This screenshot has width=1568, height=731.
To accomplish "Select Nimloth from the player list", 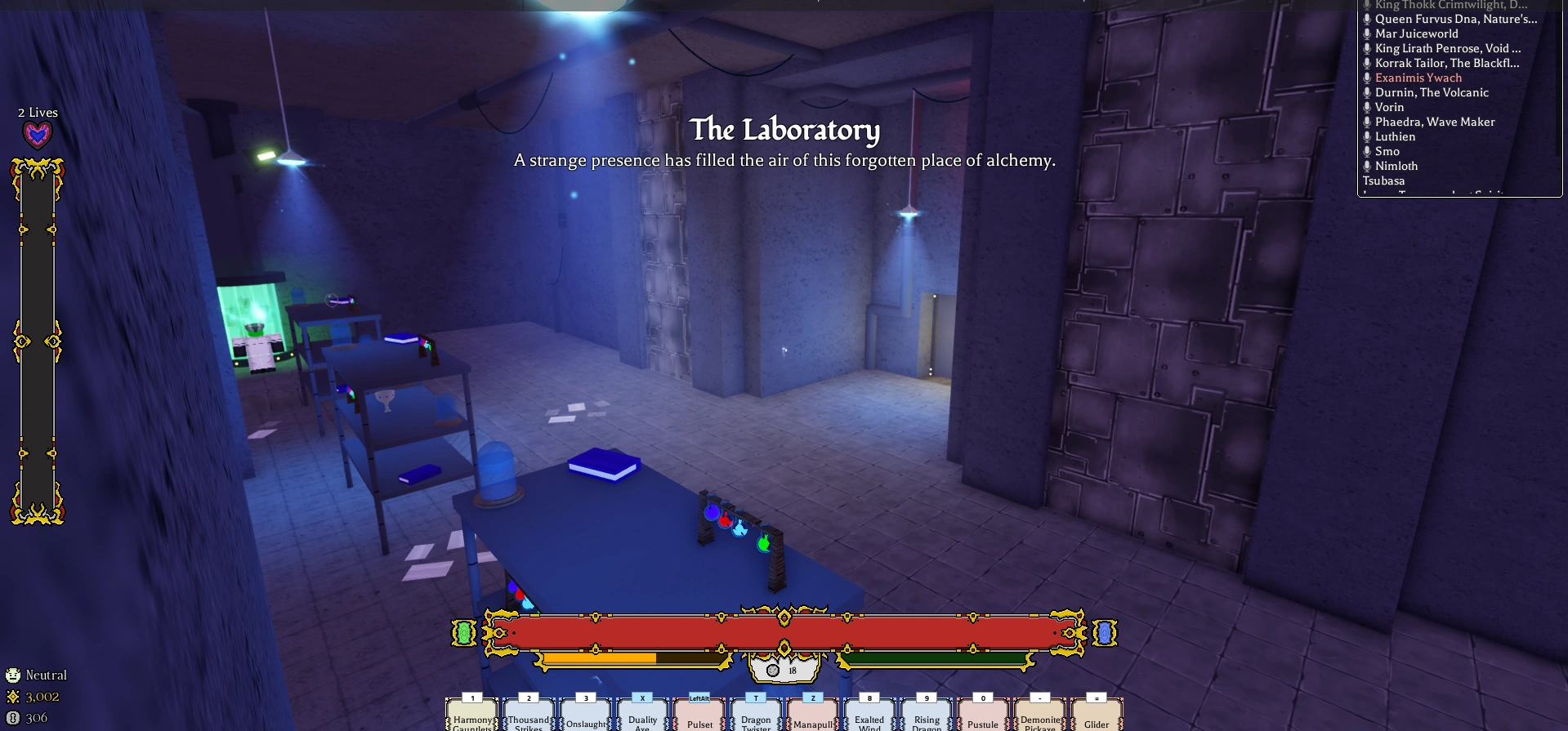I will click(x=1396, y=166).
